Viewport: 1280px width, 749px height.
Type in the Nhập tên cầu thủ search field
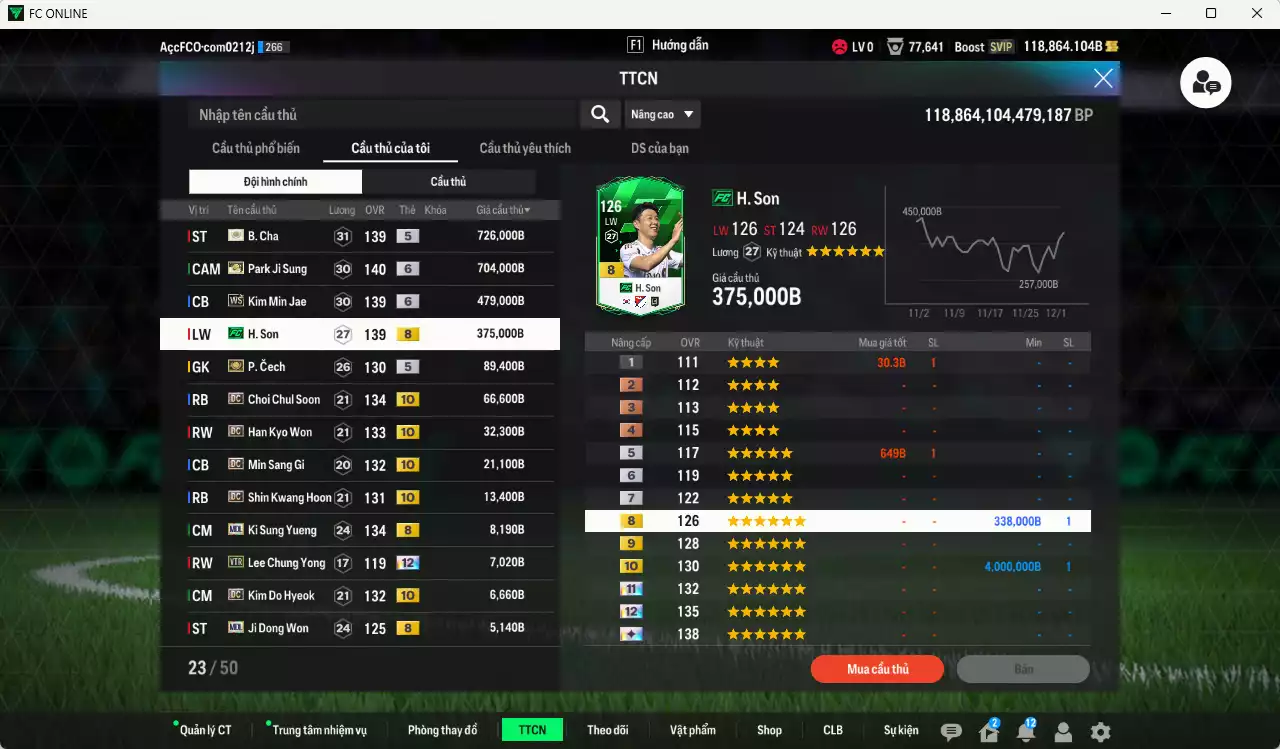(380, 114)
